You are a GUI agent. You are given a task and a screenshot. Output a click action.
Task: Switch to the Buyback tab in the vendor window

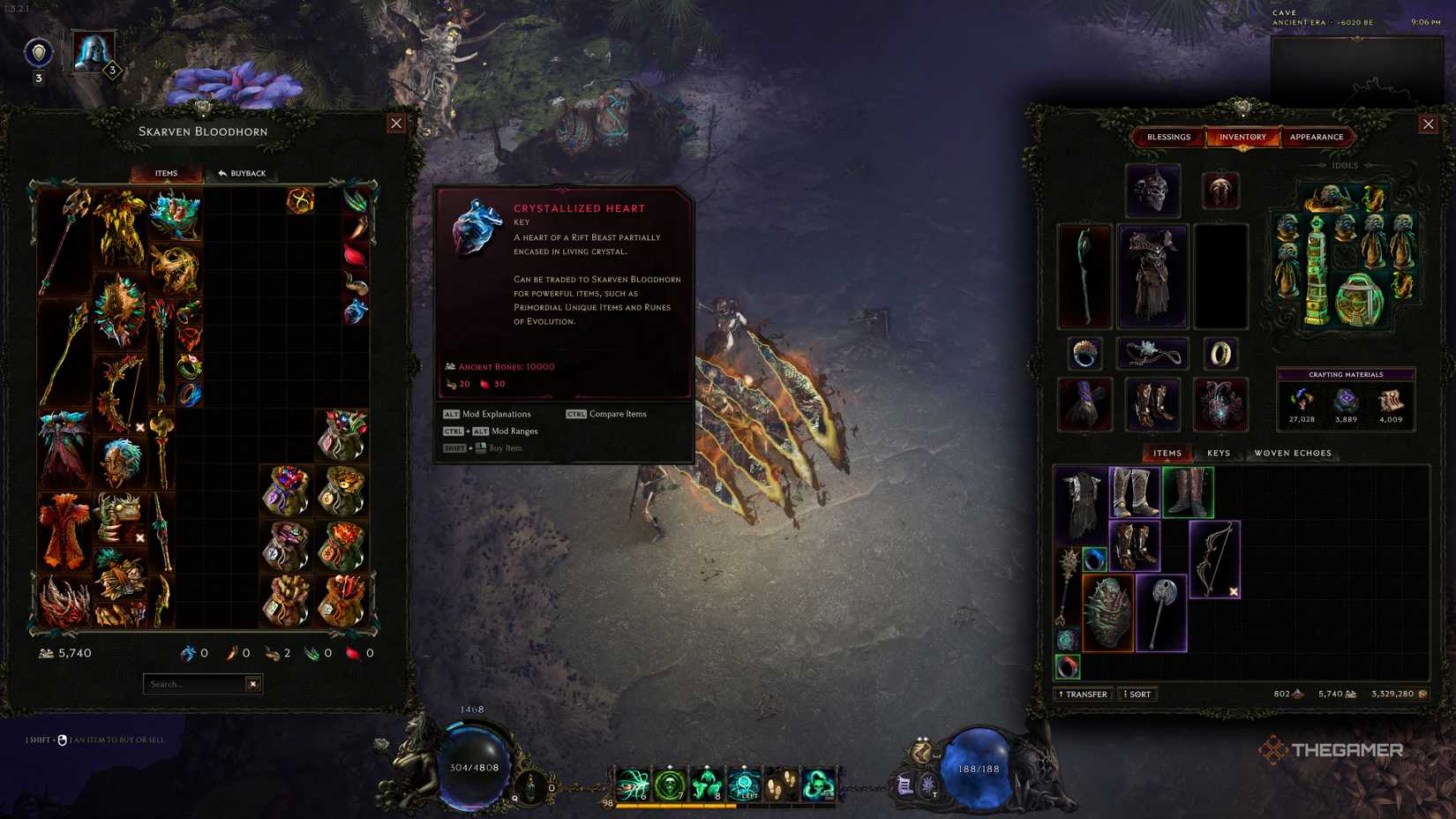coord(242,173)
